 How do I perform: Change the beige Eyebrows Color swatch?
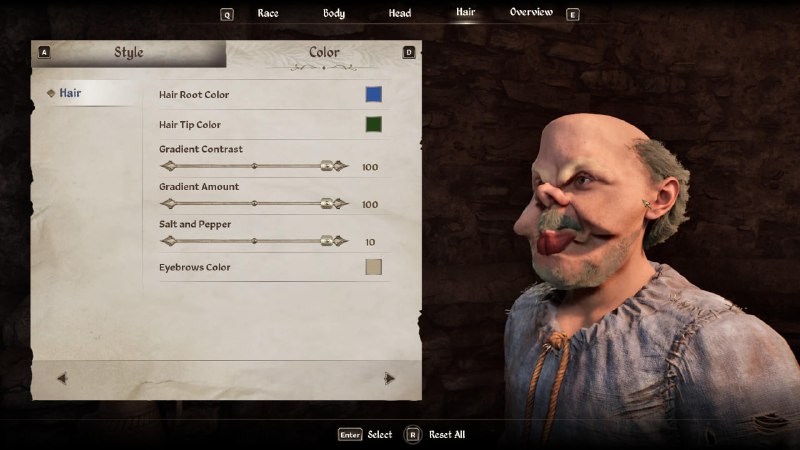(x=373, y=267)
